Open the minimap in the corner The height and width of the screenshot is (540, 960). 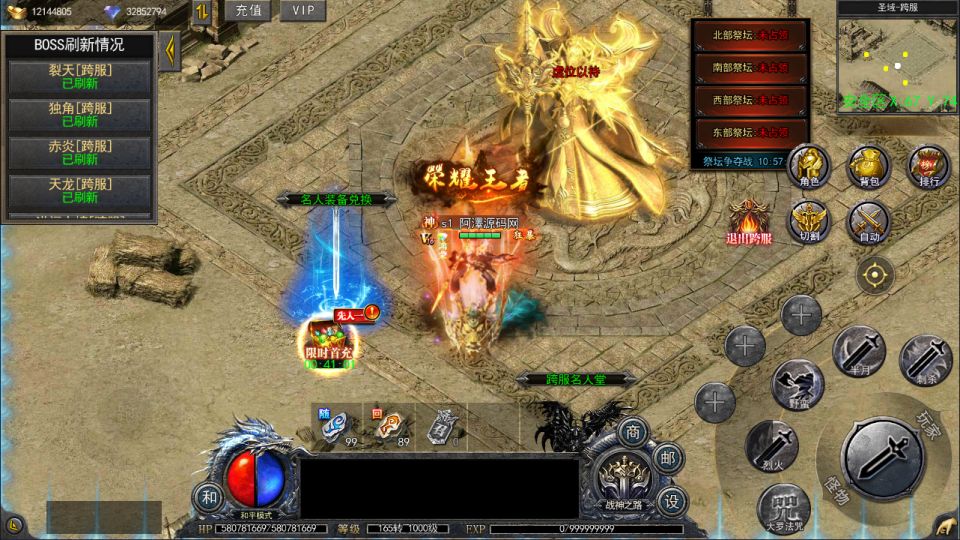coord(897,63)
